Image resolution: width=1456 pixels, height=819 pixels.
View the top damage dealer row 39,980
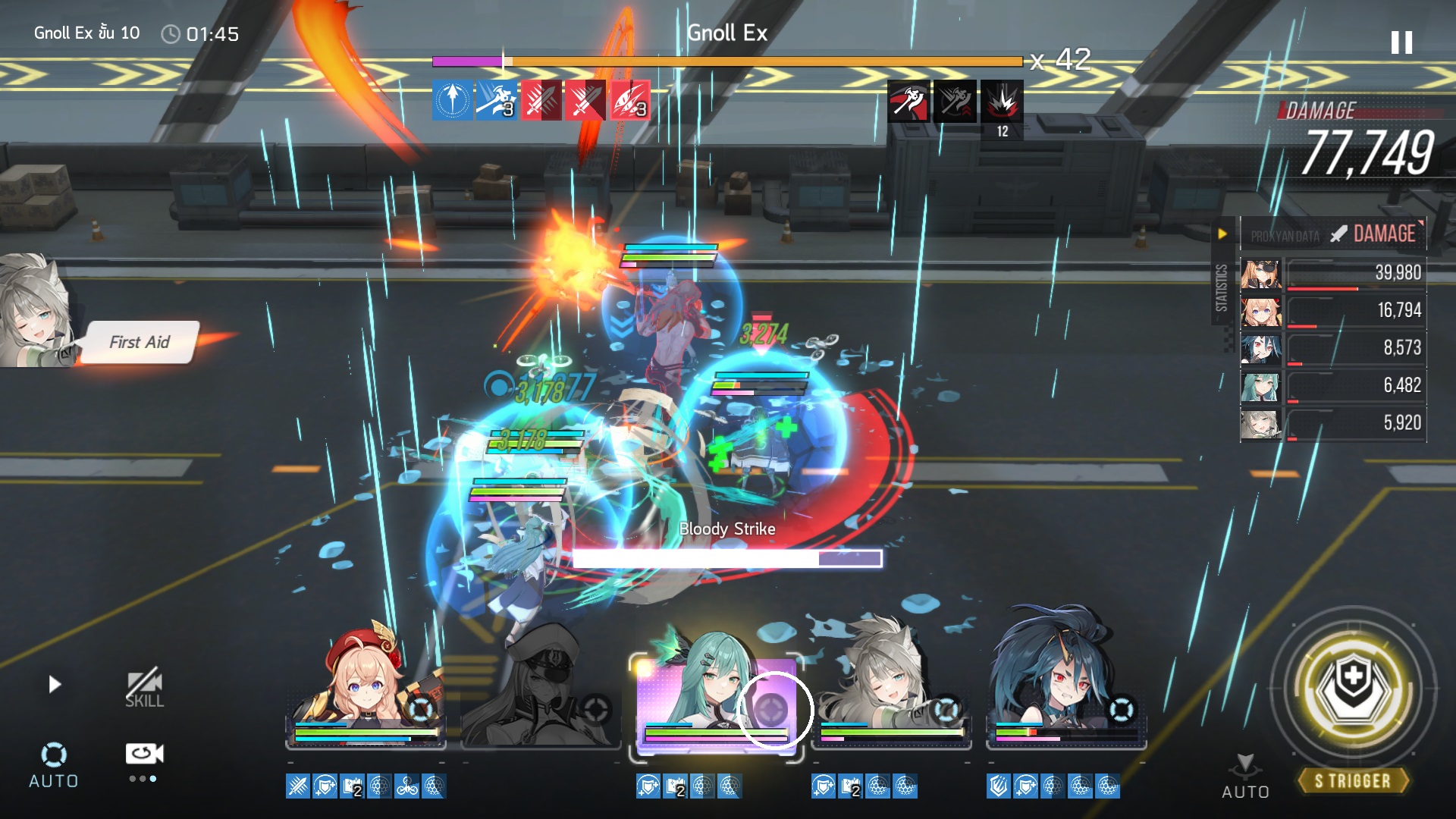click(x=1333, y=273)
